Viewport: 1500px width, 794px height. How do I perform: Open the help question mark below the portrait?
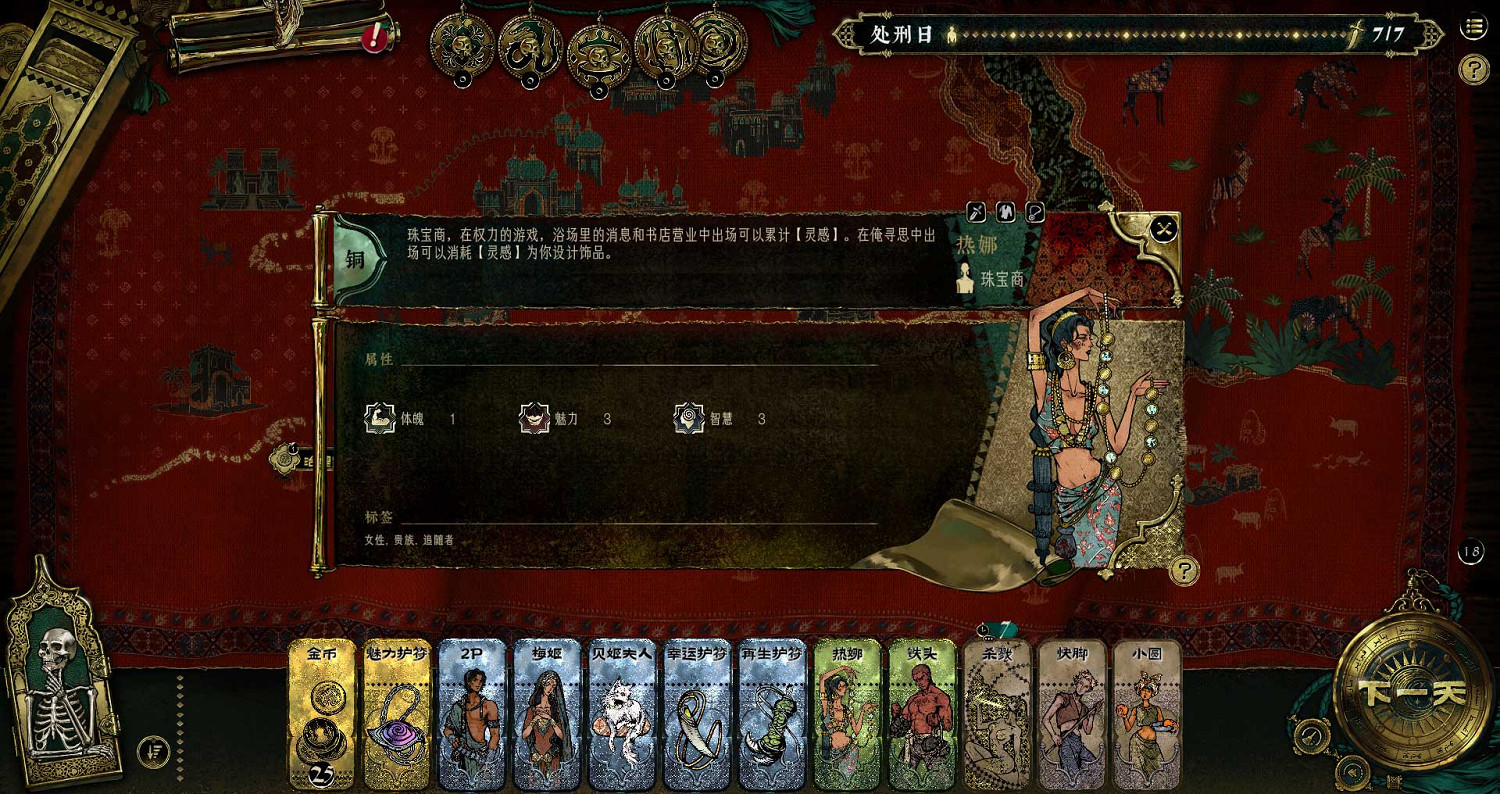(1185, 573)
